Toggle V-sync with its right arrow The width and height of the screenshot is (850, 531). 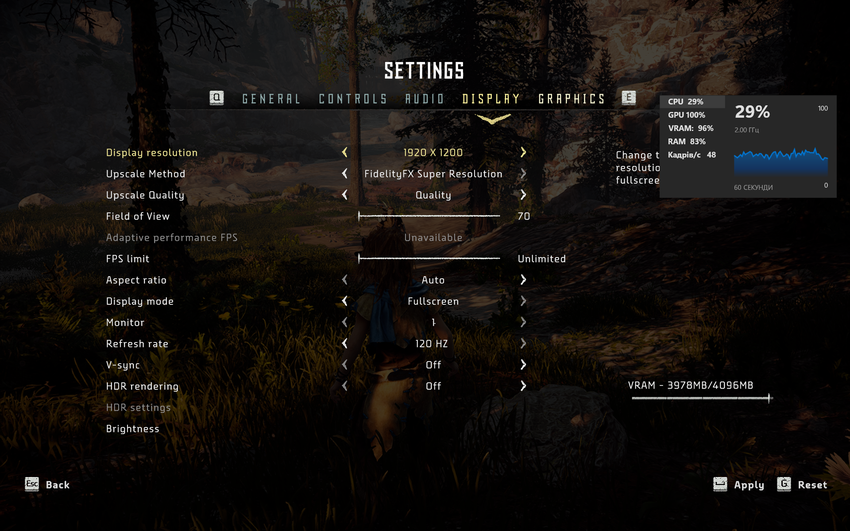[x=523, y=365]
